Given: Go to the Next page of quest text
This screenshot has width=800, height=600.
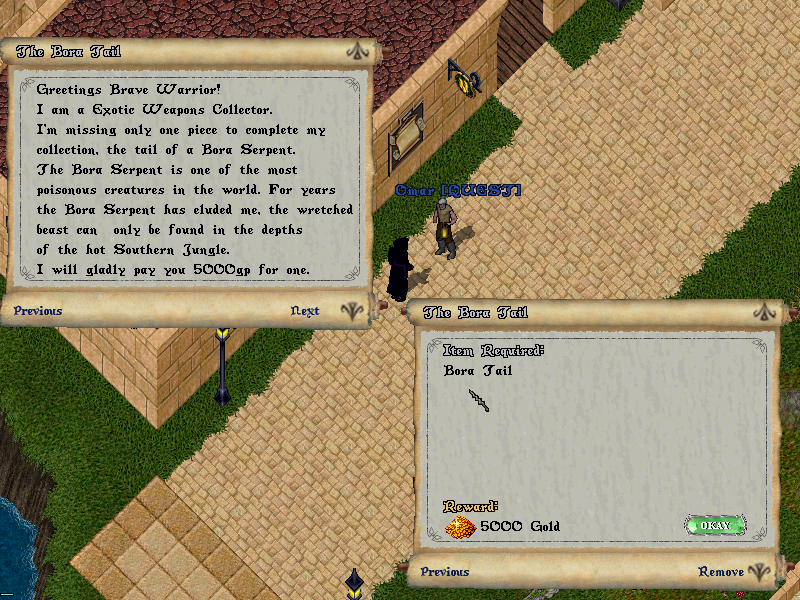Looking at the screenshot, I should [305, 311].
